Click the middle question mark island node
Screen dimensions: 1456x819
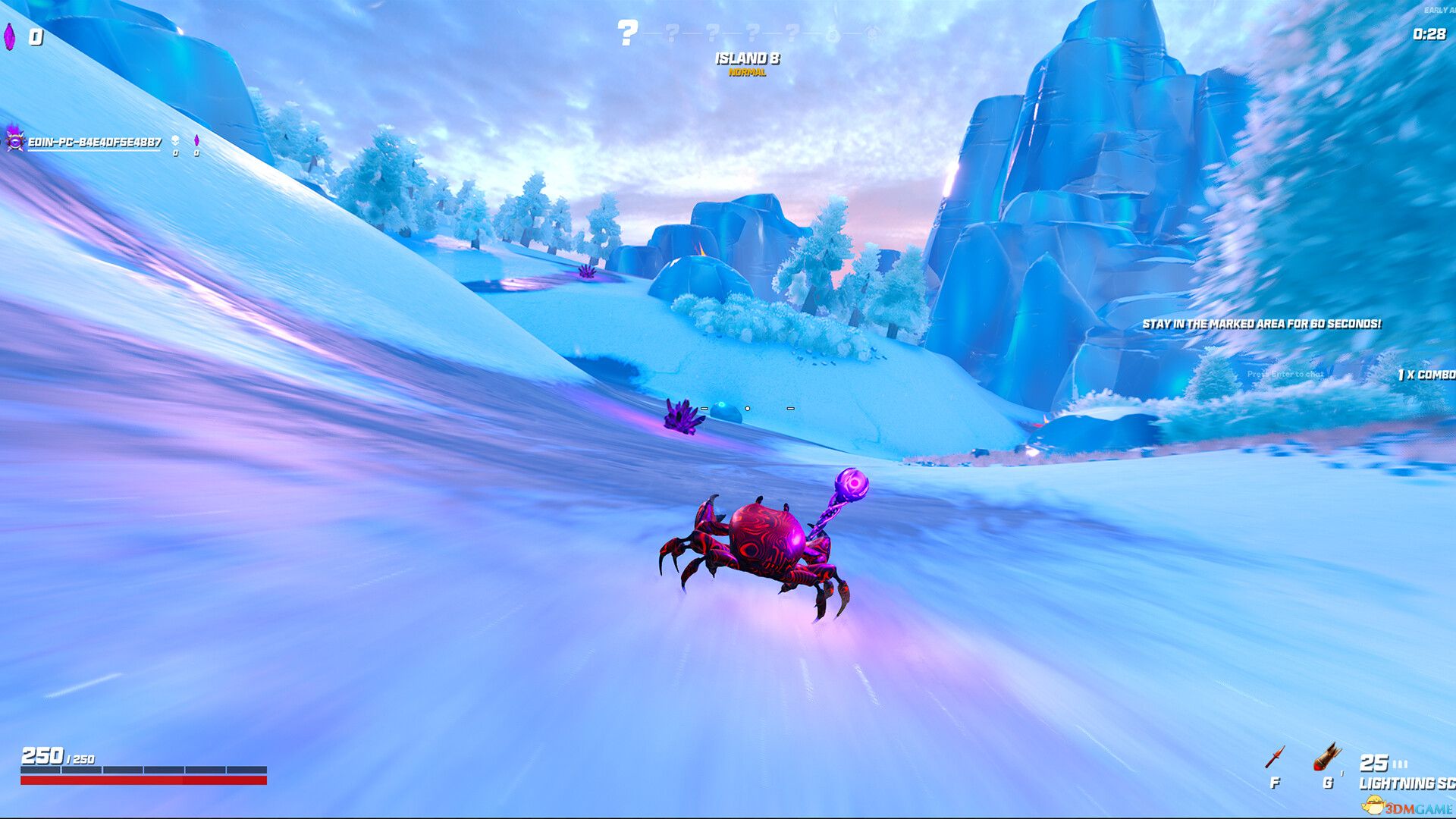(713, 33)
